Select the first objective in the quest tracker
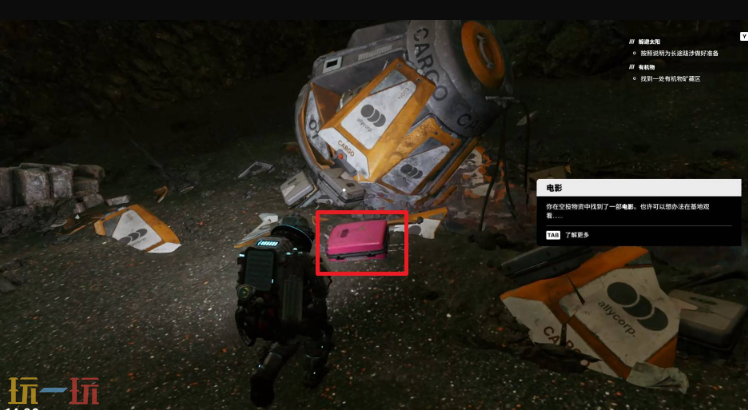The height and width of the screenshot is (410, 748). (659, 42)
